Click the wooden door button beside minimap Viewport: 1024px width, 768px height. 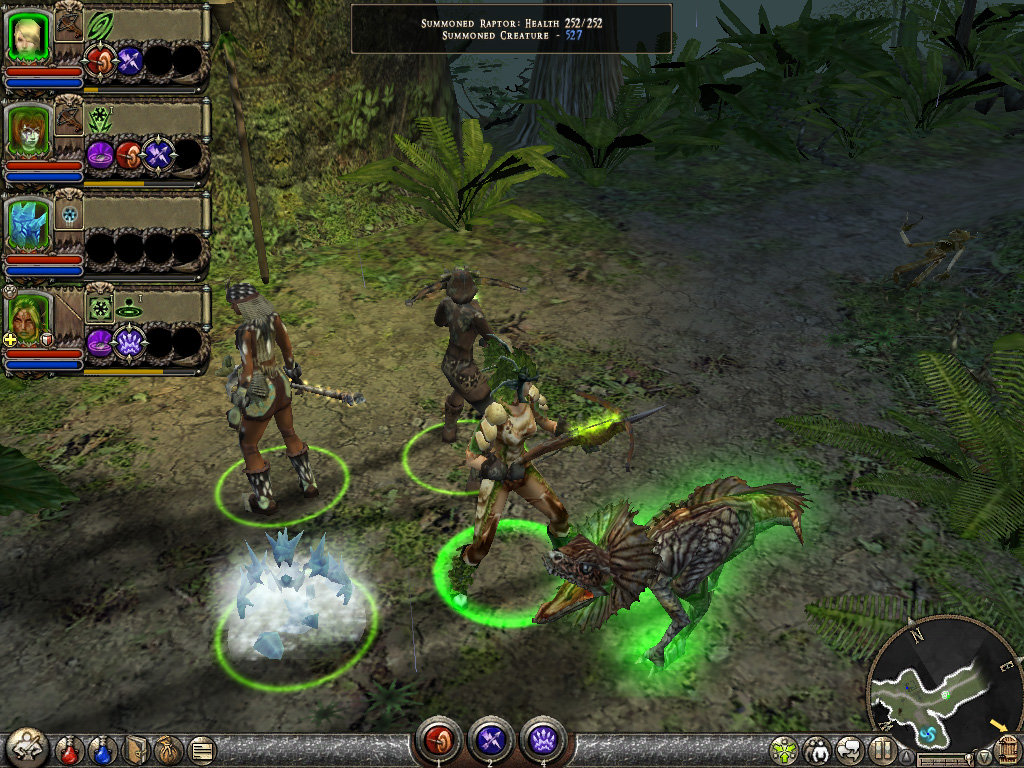click(x=1008, y=749)
